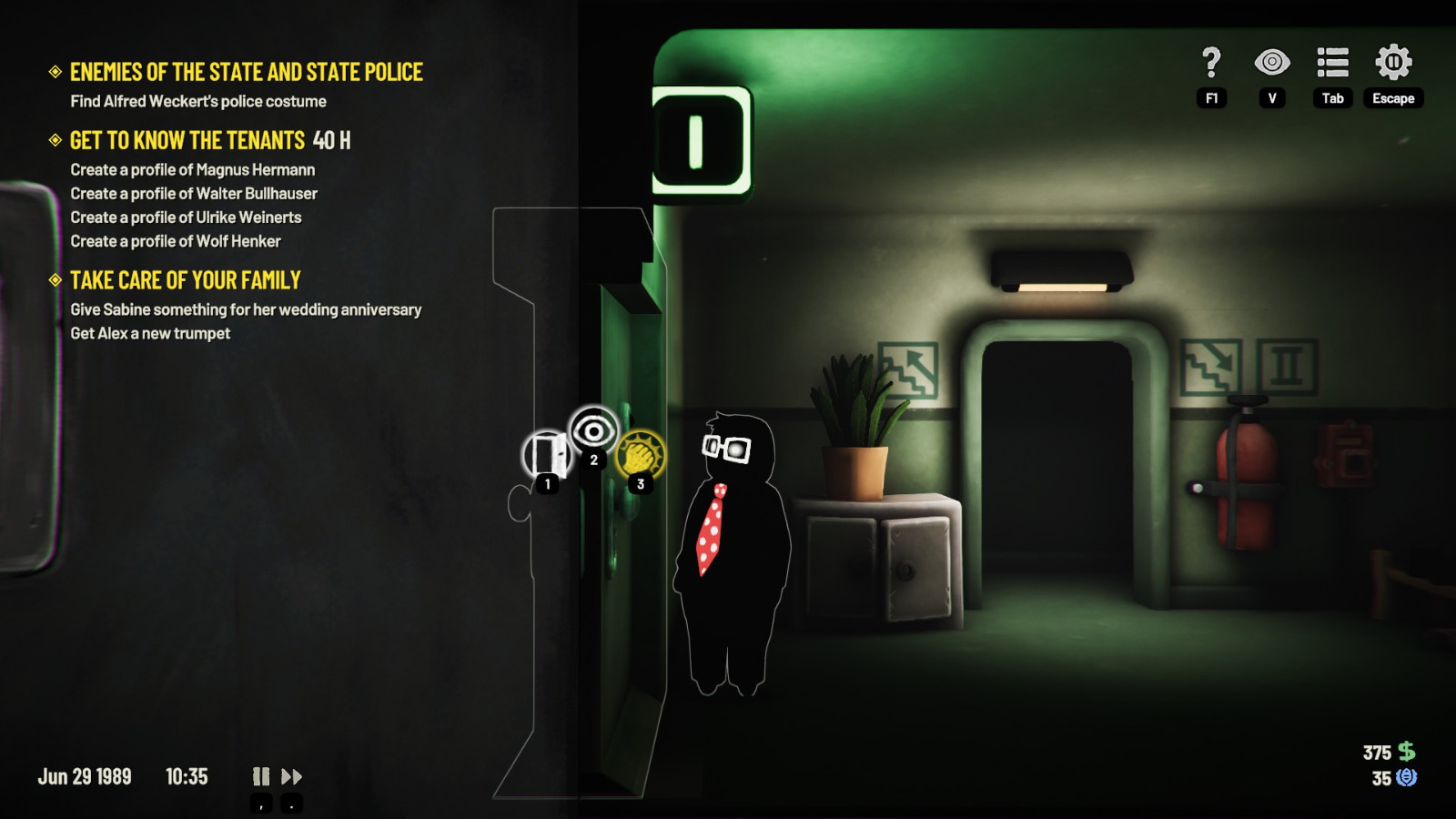This screenshot has height=819, width=1456.
Task: Click the Tab key hint label
Action: tap(1331, 97)
